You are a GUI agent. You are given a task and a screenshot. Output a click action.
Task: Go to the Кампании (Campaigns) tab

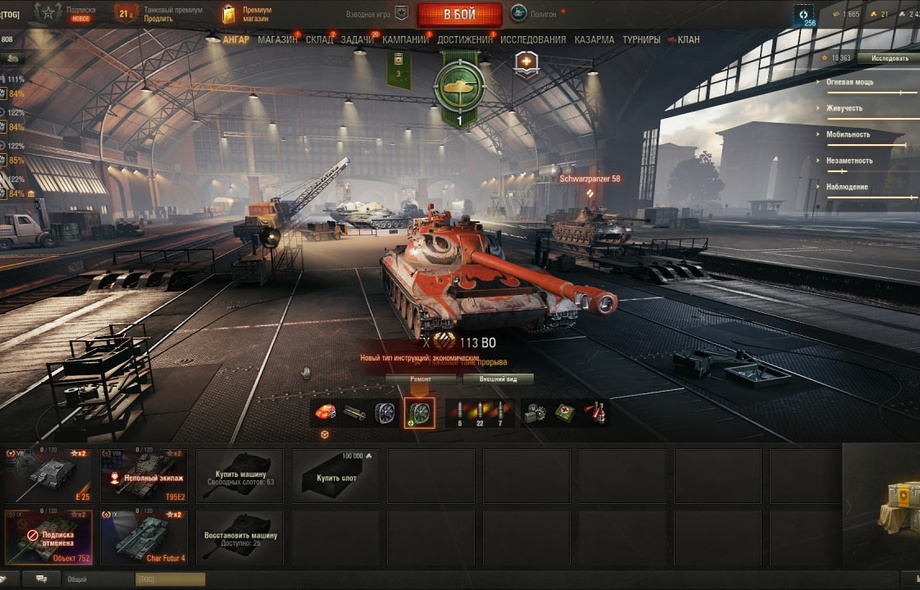tap(404, 40)
